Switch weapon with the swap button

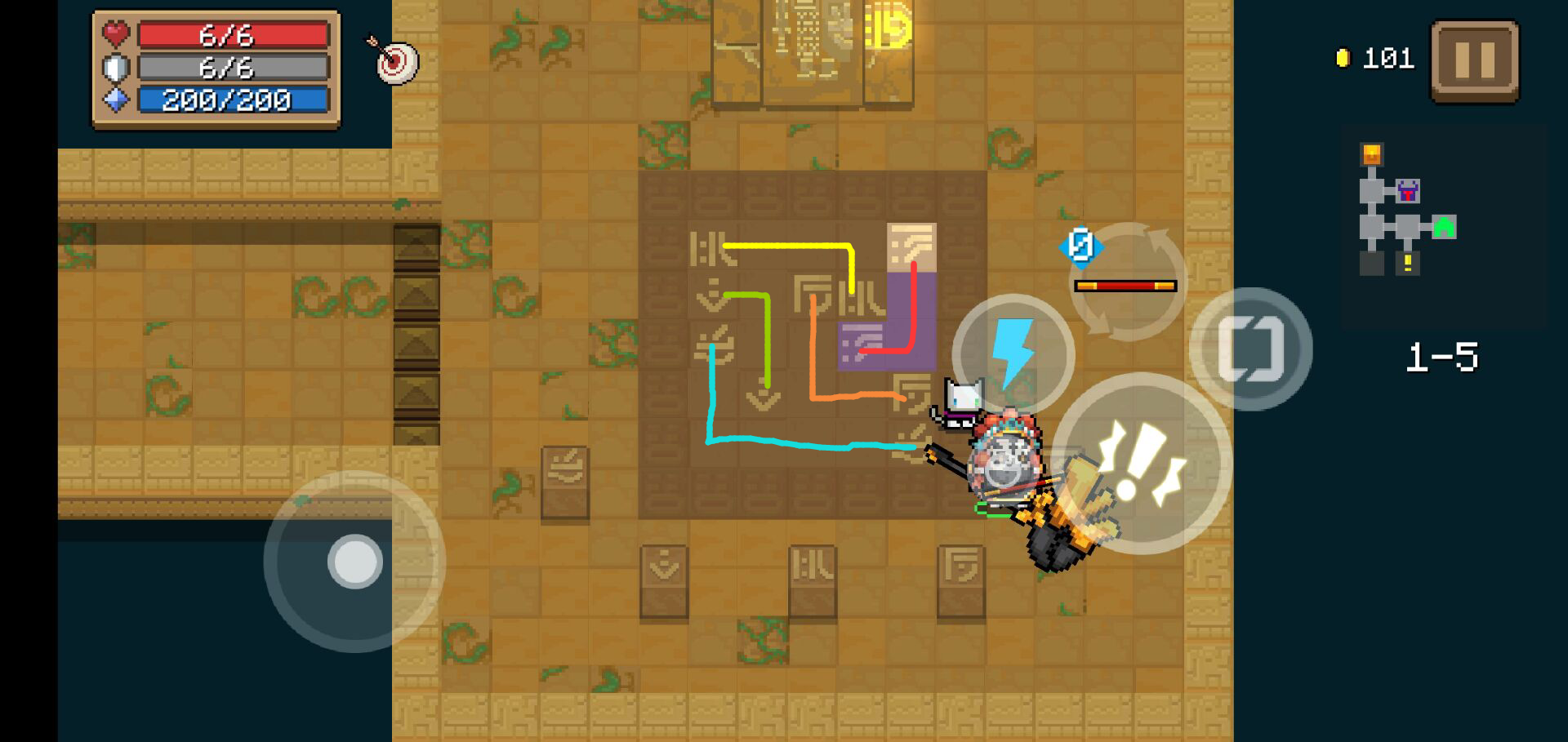(1250, 349)
